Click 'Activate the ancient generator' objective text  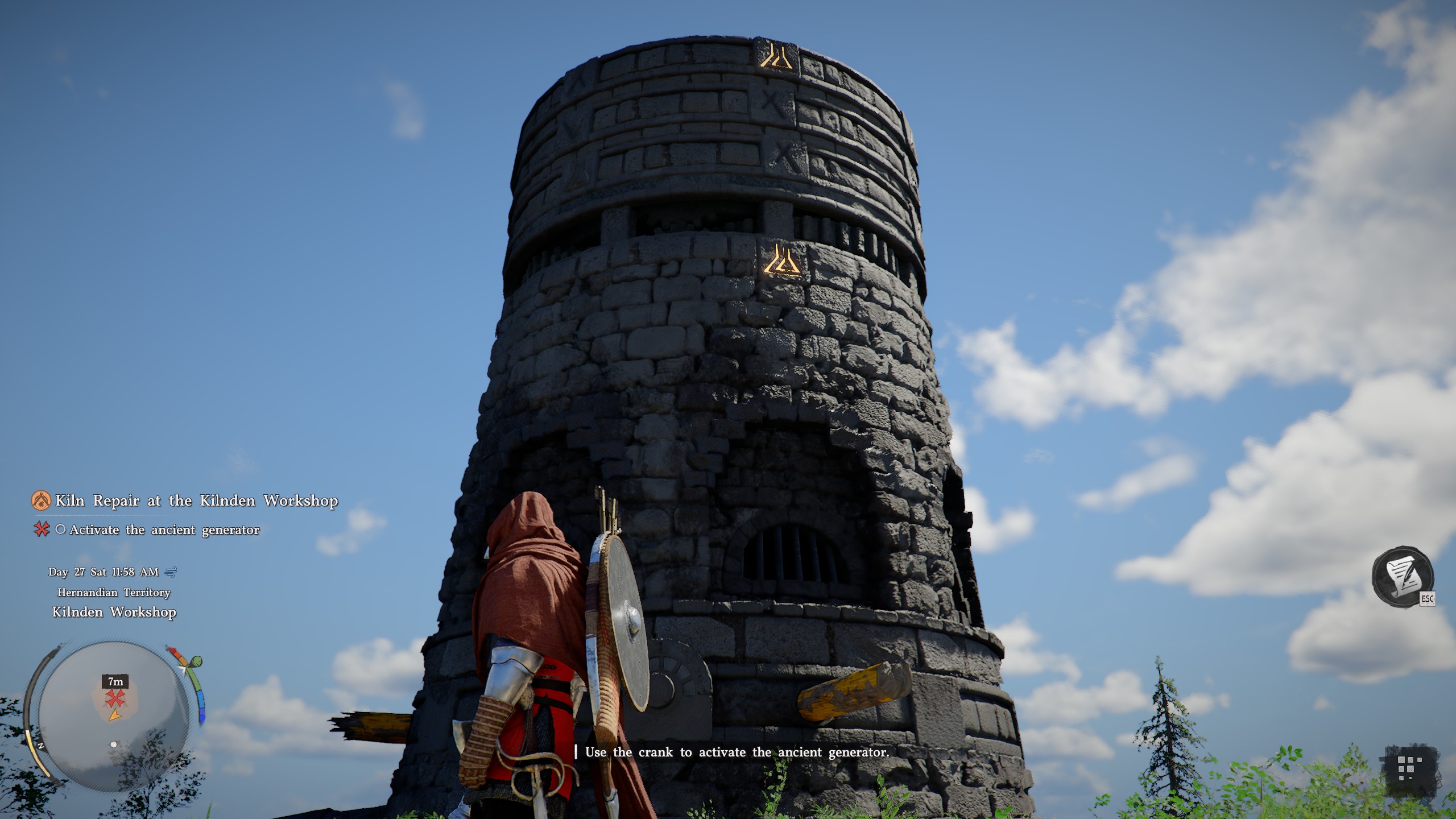point(164,530)
